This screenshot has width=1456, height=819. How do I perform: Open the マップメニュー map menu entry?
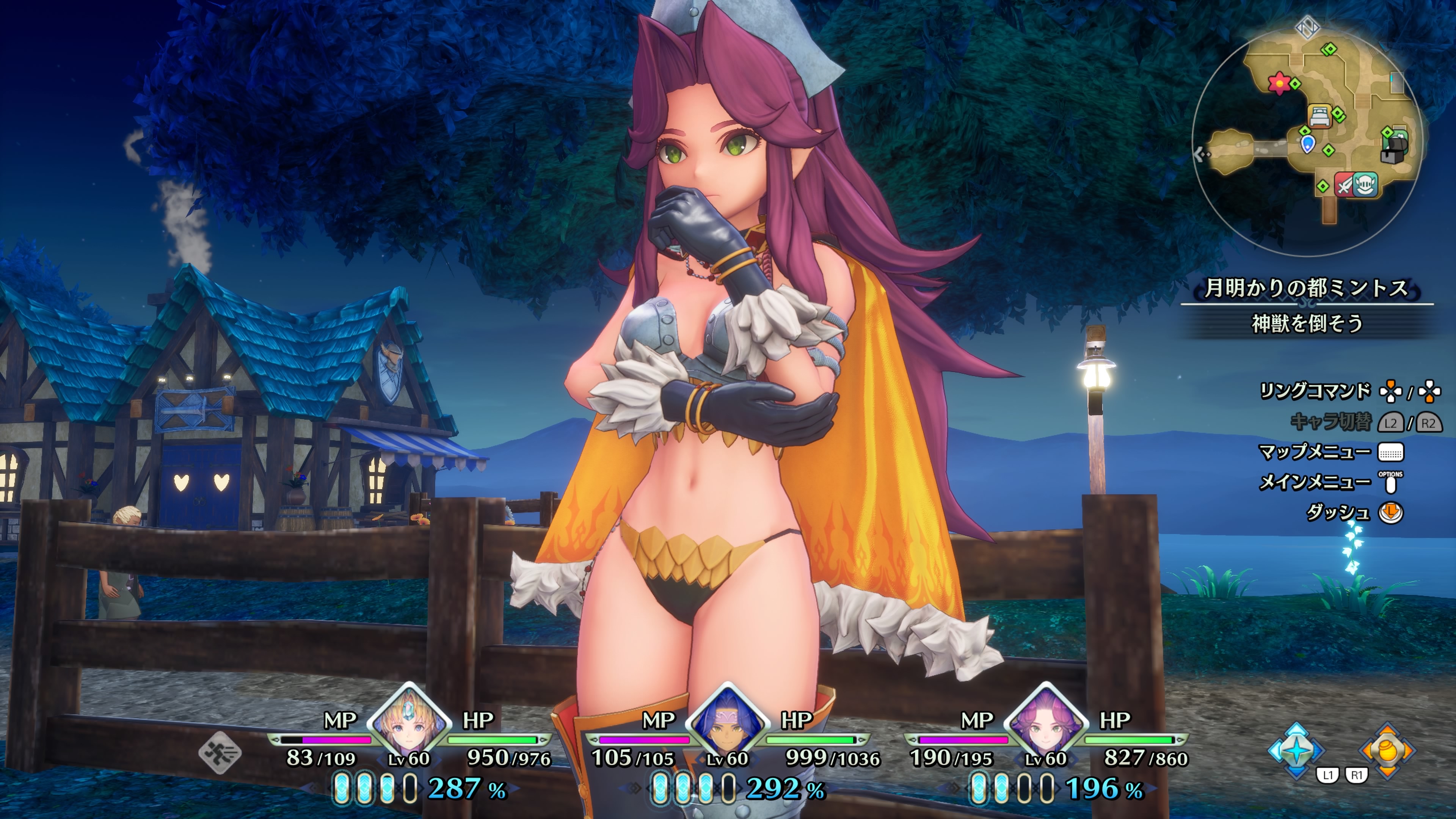(1315, 452)
